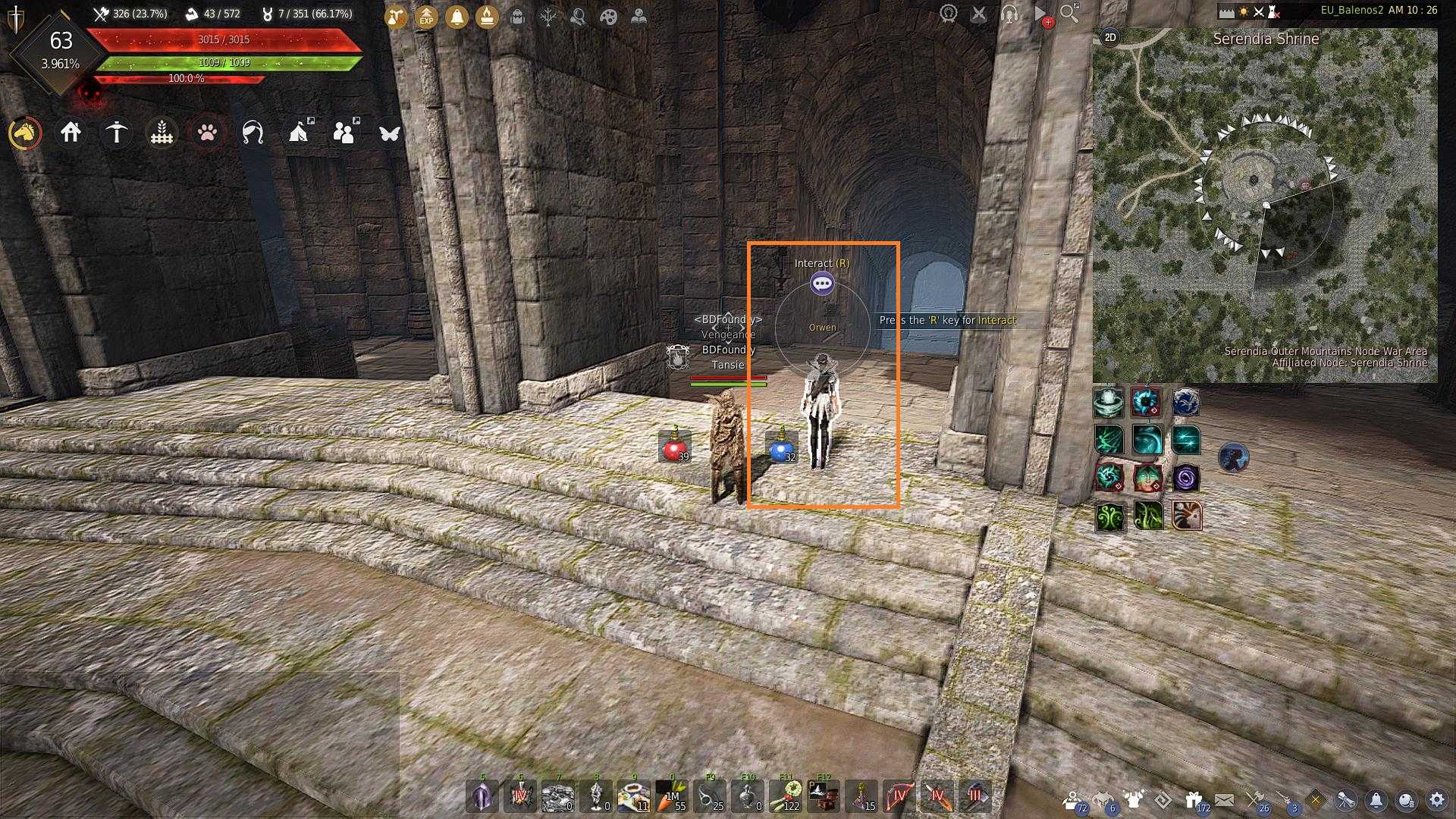Click the purple swirl skill icon
The image size is (1456, 819).
(x=1185, y=479)
